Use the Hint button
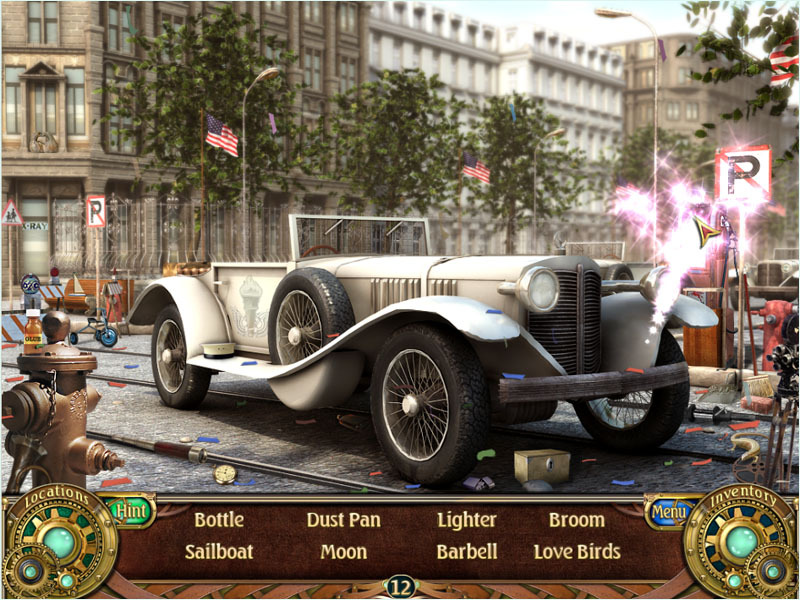Viewport: 800px width, 600px height. (x=131, y=511)
